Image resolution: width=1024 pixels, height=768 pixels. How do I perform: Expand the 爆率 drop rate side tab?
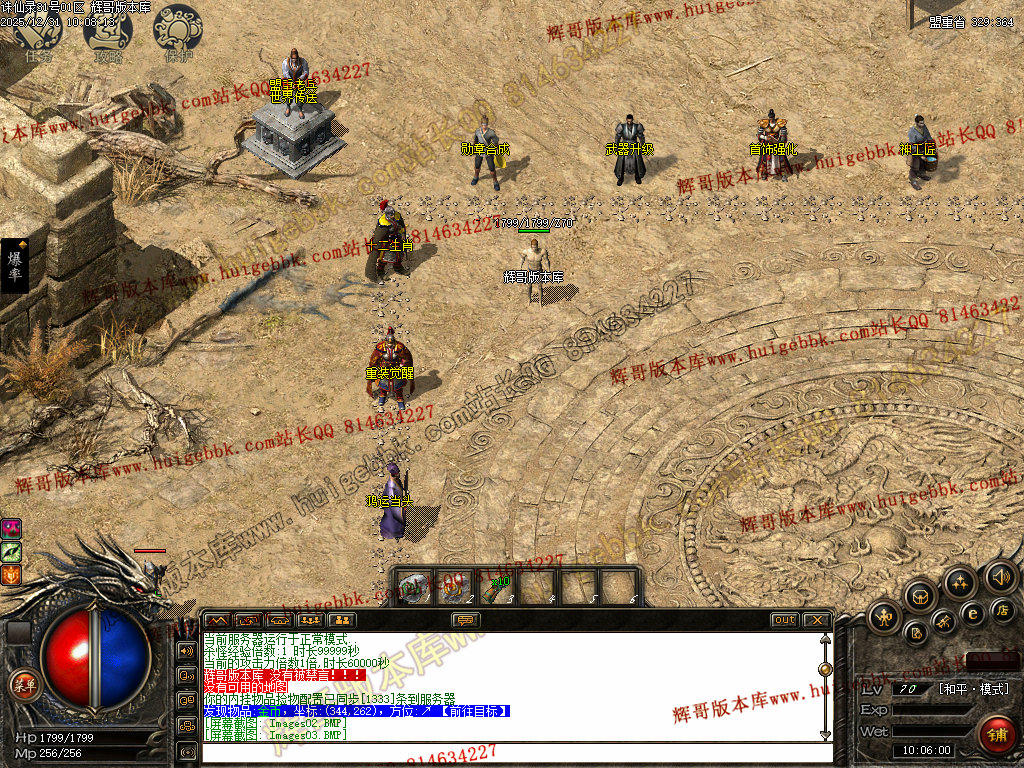coord(15,265)
